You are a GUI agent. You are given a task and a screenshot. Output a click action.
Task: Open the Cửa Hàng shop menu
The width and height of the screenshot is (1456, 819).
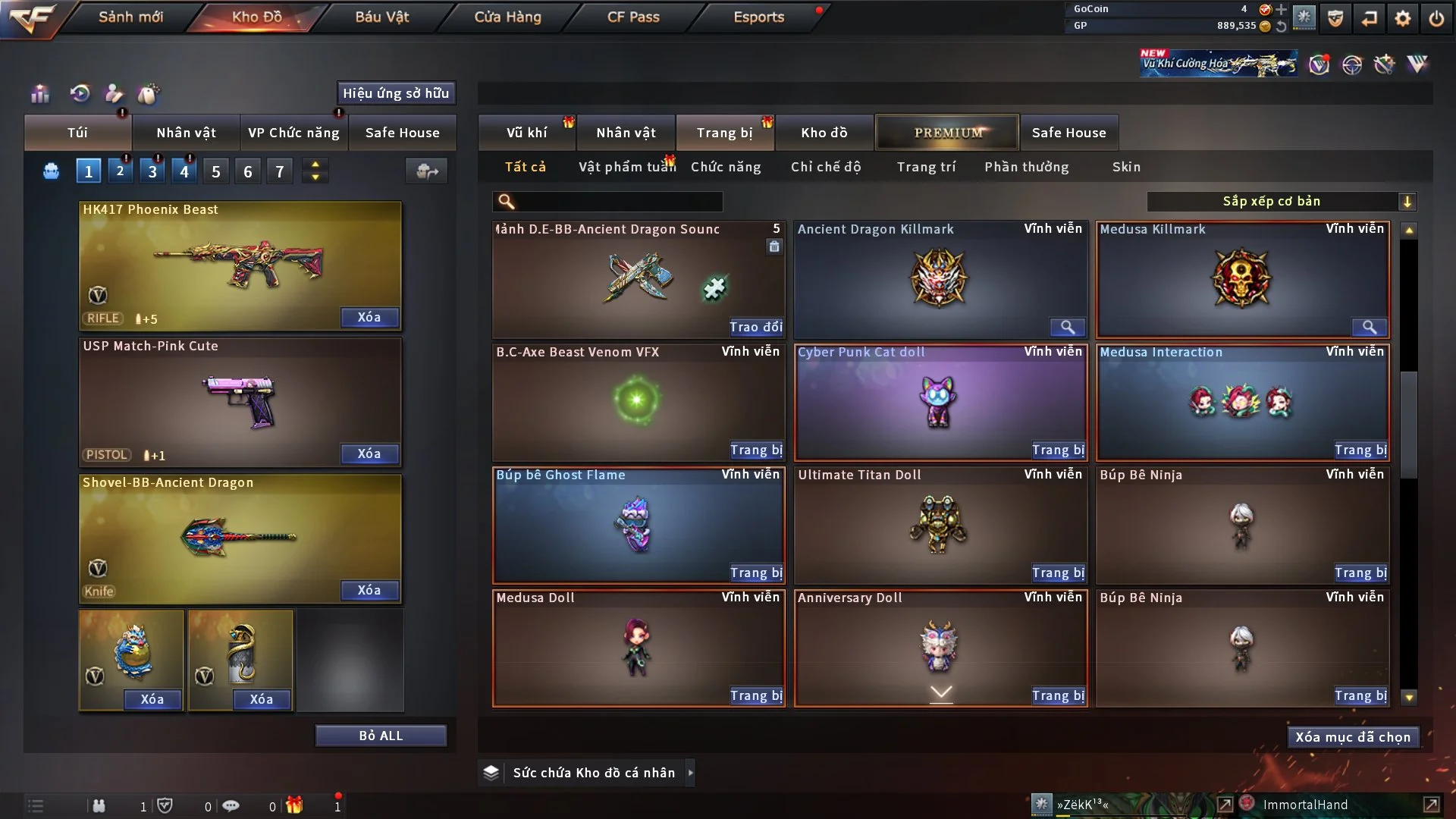[x=507, y=17]
